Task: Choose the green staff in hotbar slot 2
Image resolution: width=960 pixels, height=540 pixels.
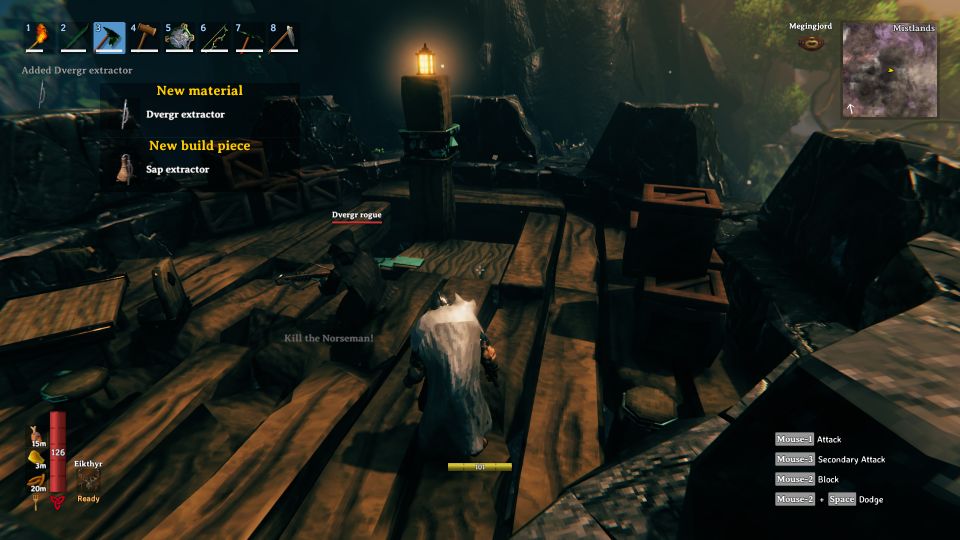Action: [75, 38]
